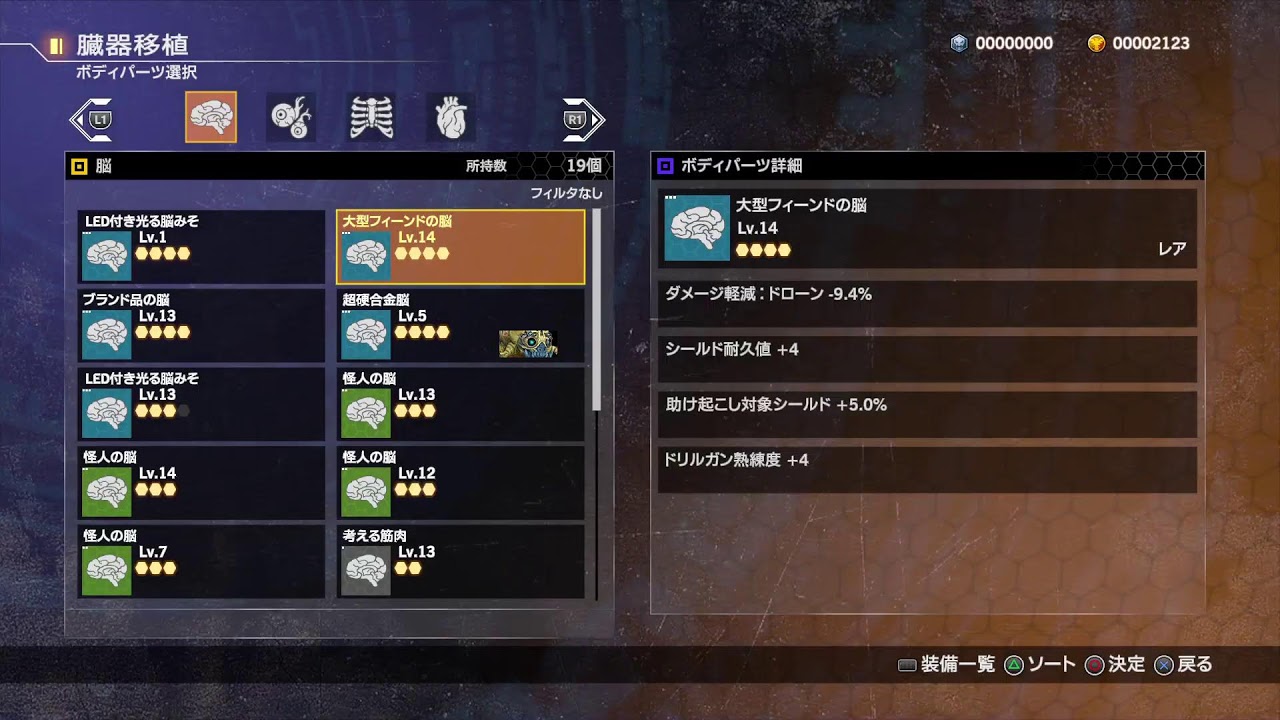1280x720 pixels.
Task: Choose LED付き光る脳みそ Lv.13 item
Action: point(201,404)
